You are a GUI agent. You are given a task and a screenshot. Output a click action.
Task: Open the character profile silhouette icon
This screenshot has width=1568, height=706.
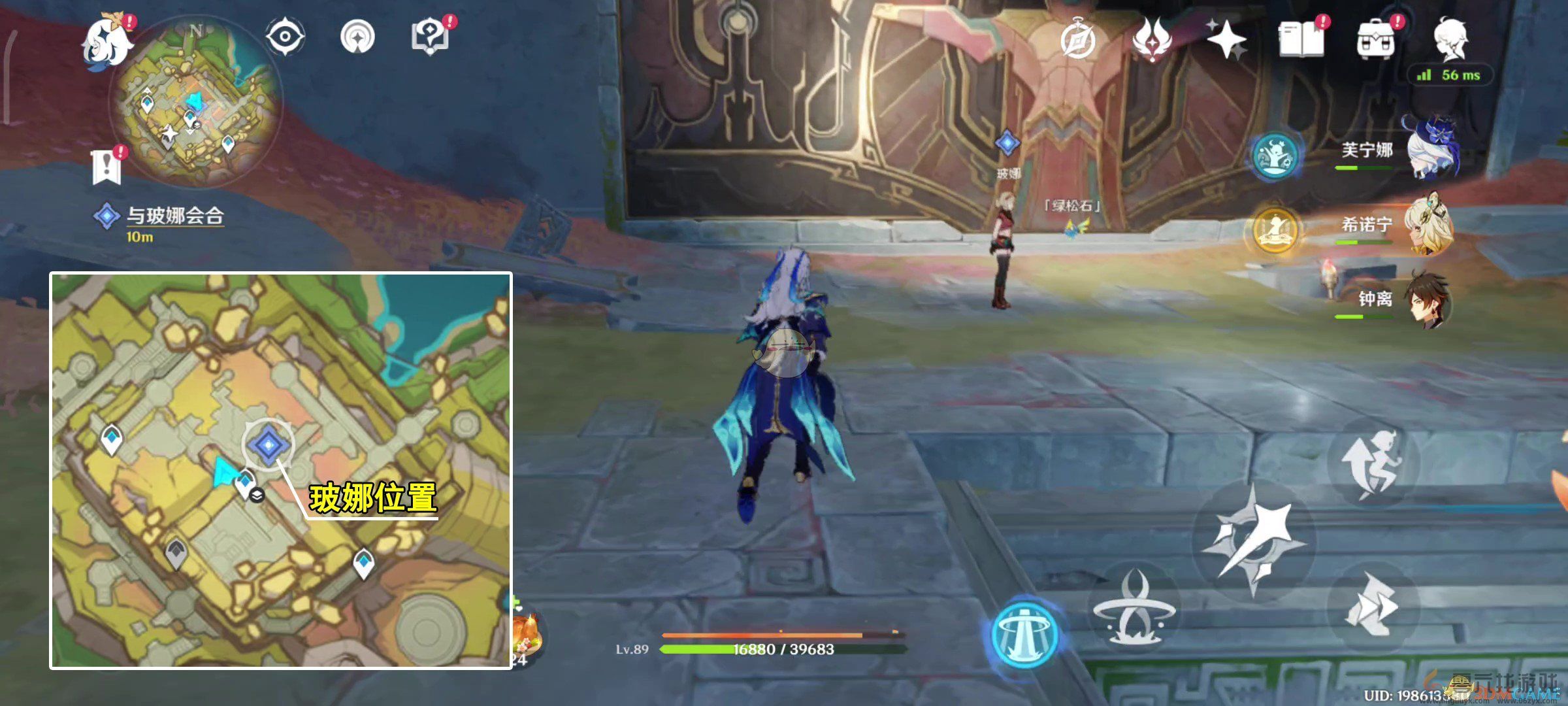pos(1450,39)
